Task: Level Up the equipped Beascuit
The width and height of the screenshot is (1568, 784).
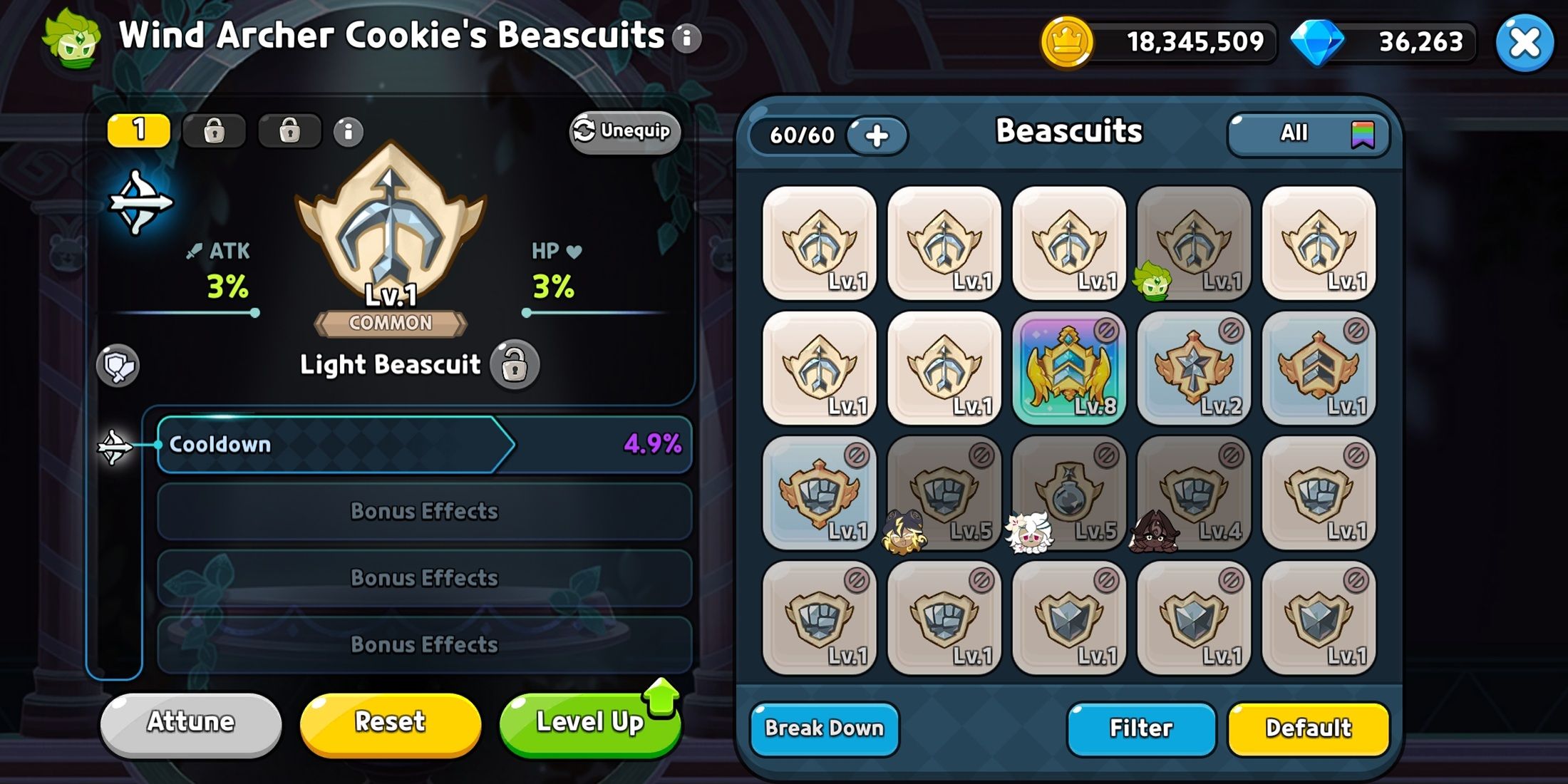Action: (x=590, y=723)
